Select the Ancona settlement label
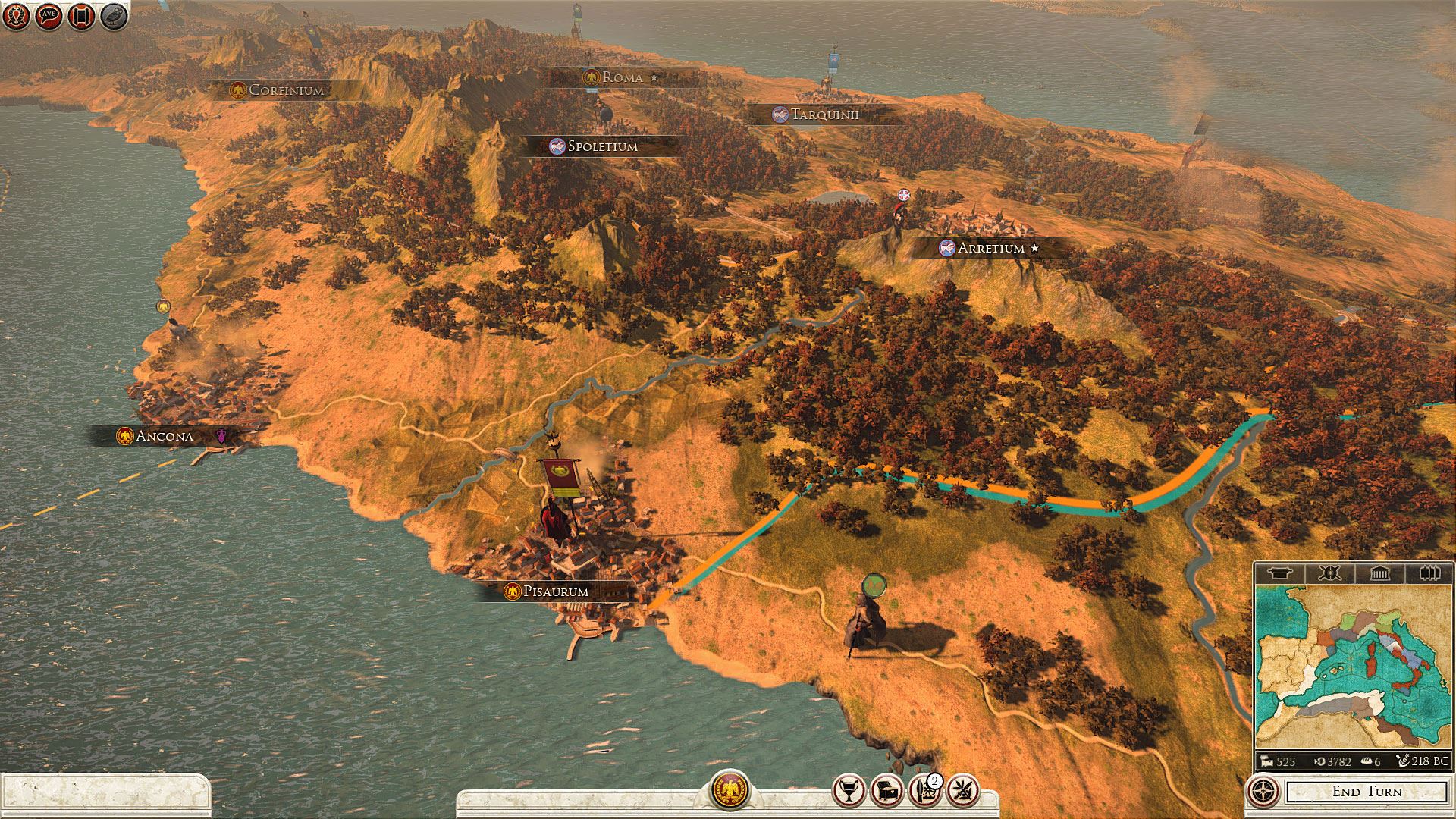Screen dimensions: 1456x819 pyautogui.click(x=164, y=436)
